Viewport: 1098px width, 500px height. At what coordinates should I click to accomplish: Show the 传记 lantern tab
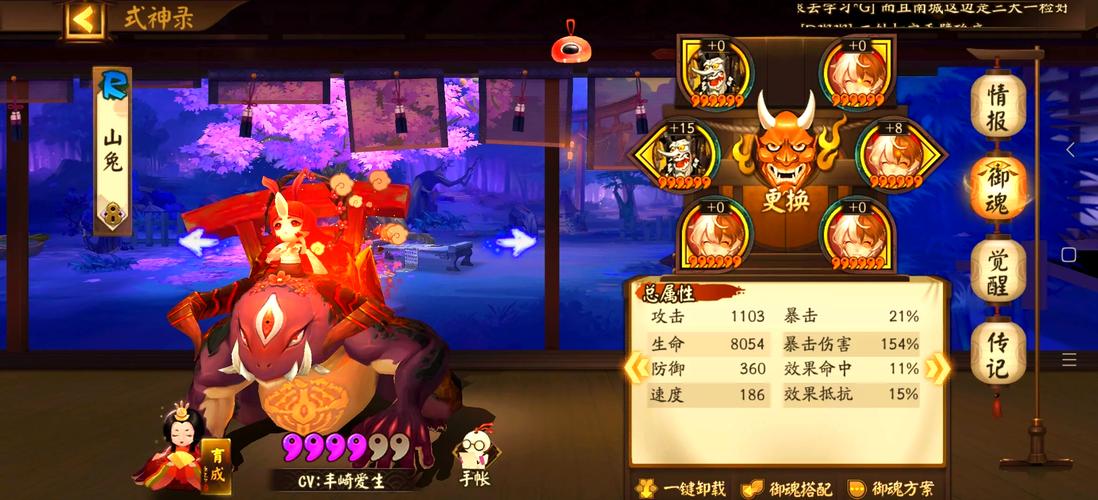click(998, 353)
